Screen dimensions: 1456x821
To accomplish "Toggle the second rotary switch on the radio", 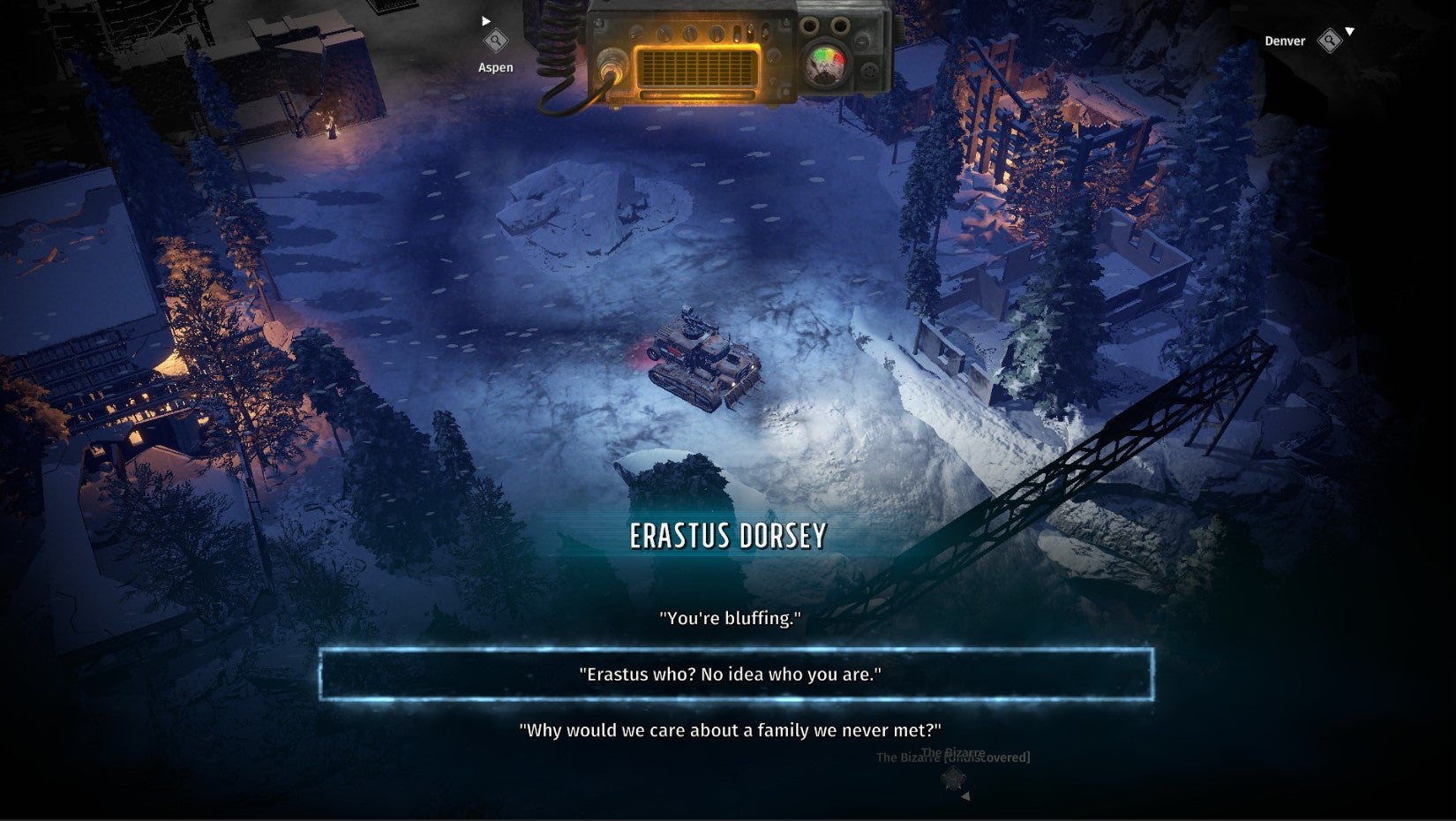I will pyautogui.click(x=689, y=33).
